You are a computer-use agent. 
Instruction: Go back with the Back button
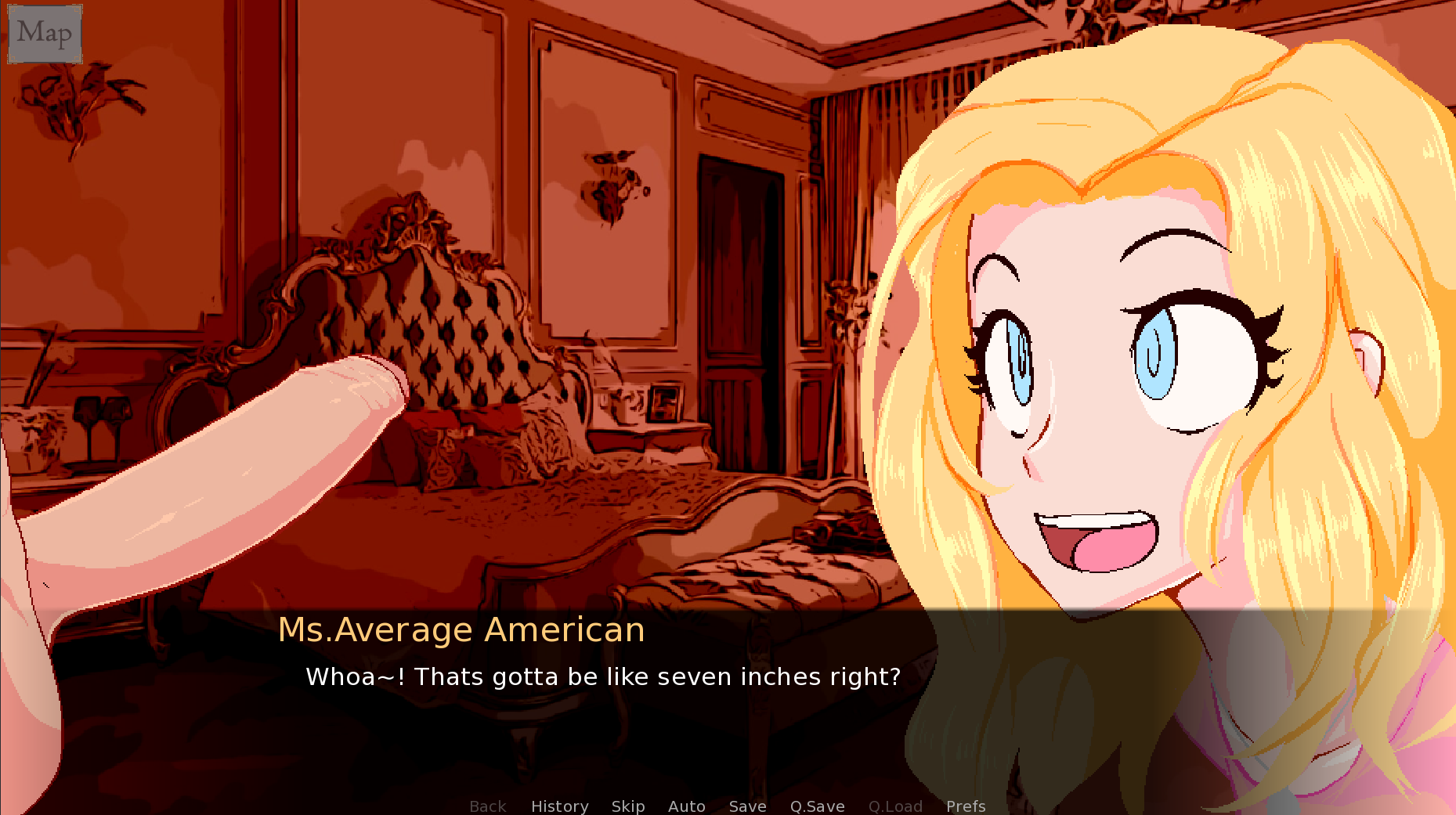(487, 806)
